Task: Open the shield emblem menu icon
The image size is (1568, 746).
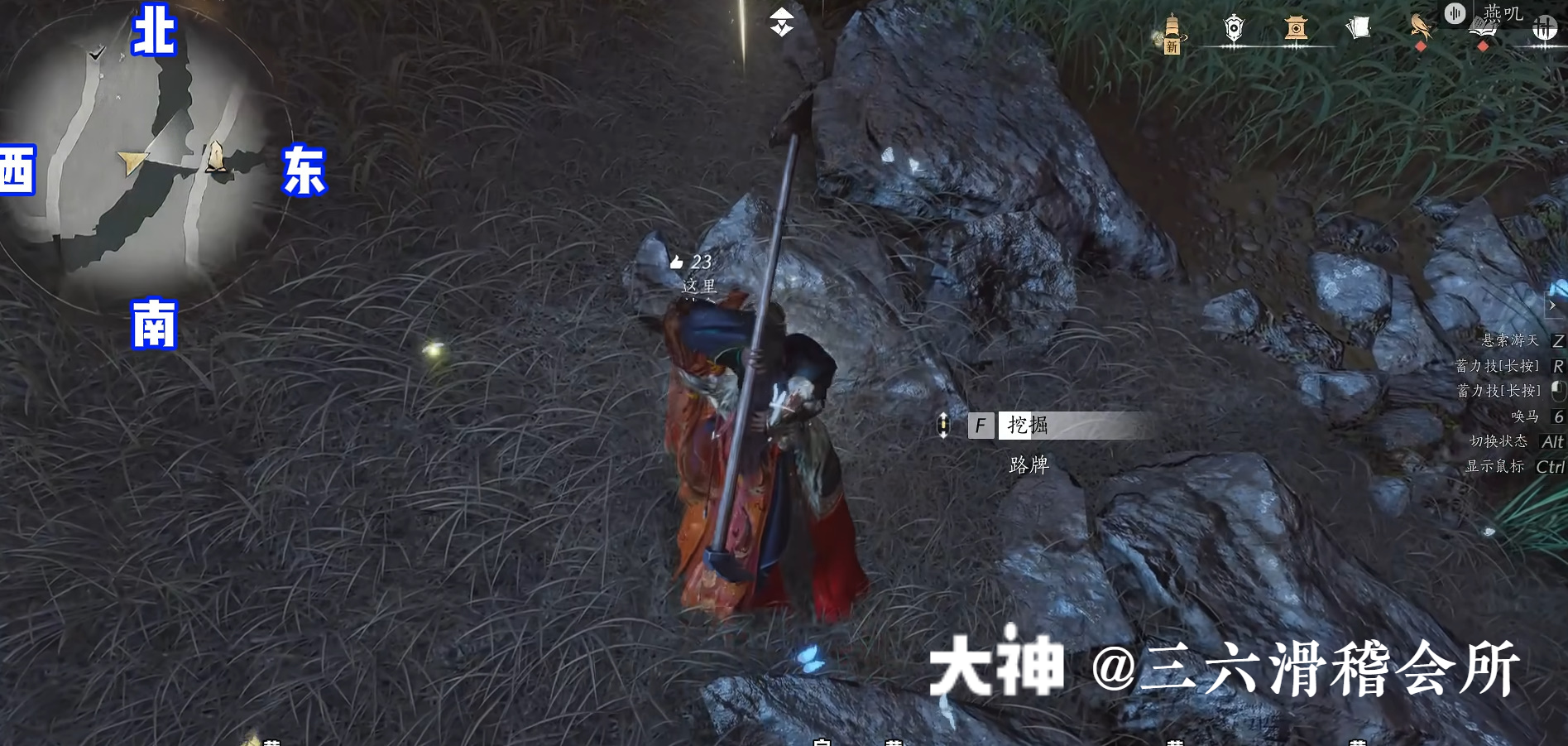Action: 1233,29
